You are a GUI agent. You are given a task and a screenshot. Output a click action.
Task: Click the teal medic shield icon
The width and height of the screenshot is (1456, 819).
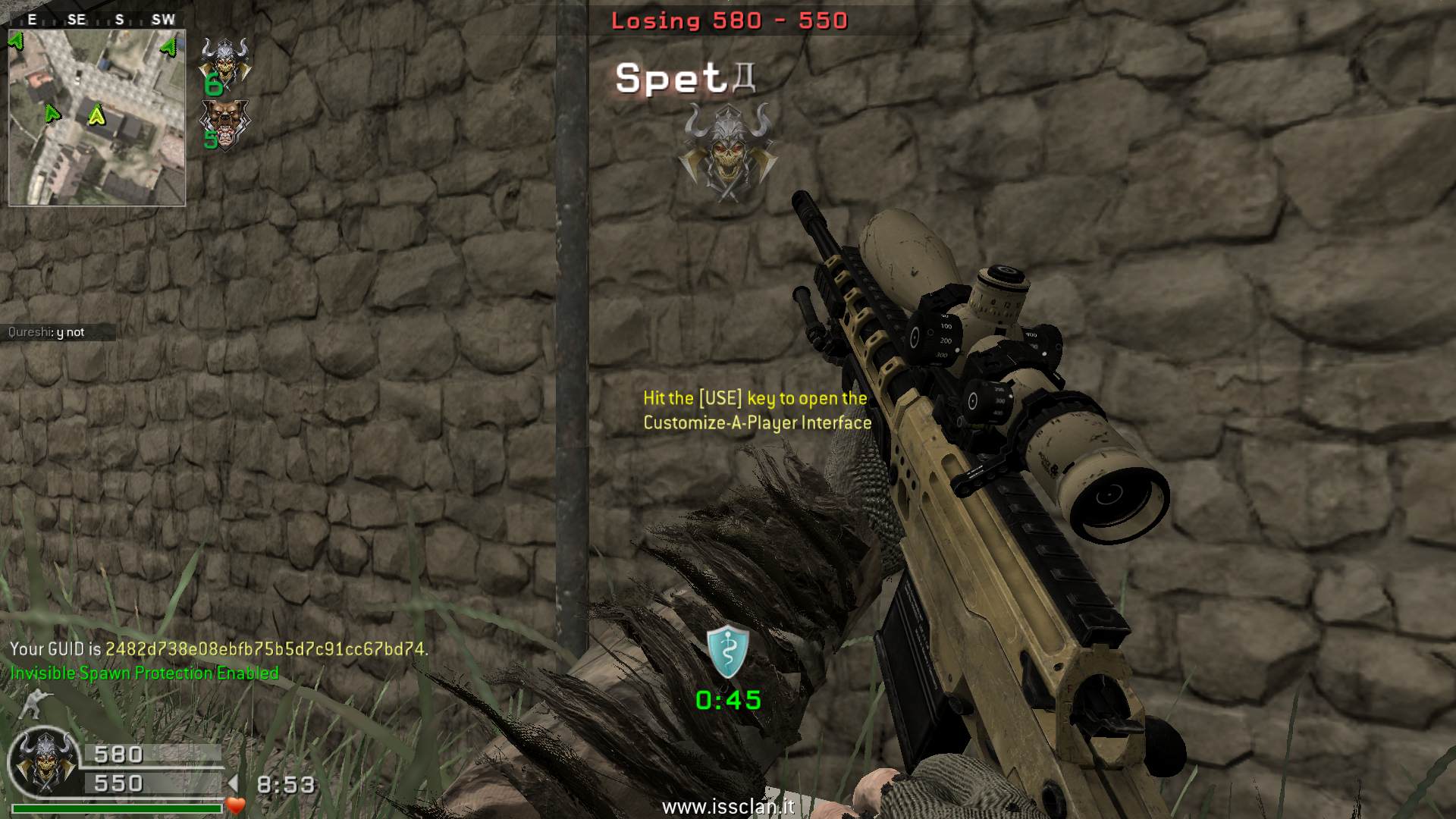click(728, 652)
